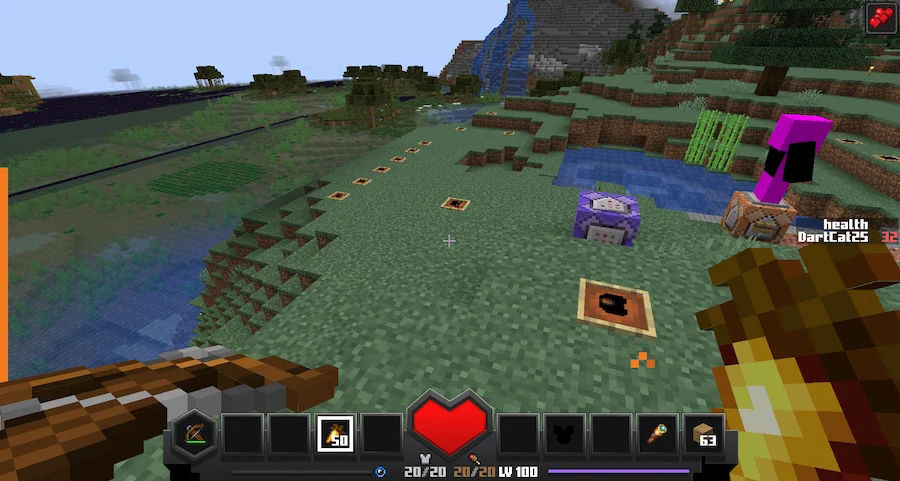The height and width of the screenshot is (481, 900).
Task: Click the red hearts status effect icon
Action: coord(879,17)
